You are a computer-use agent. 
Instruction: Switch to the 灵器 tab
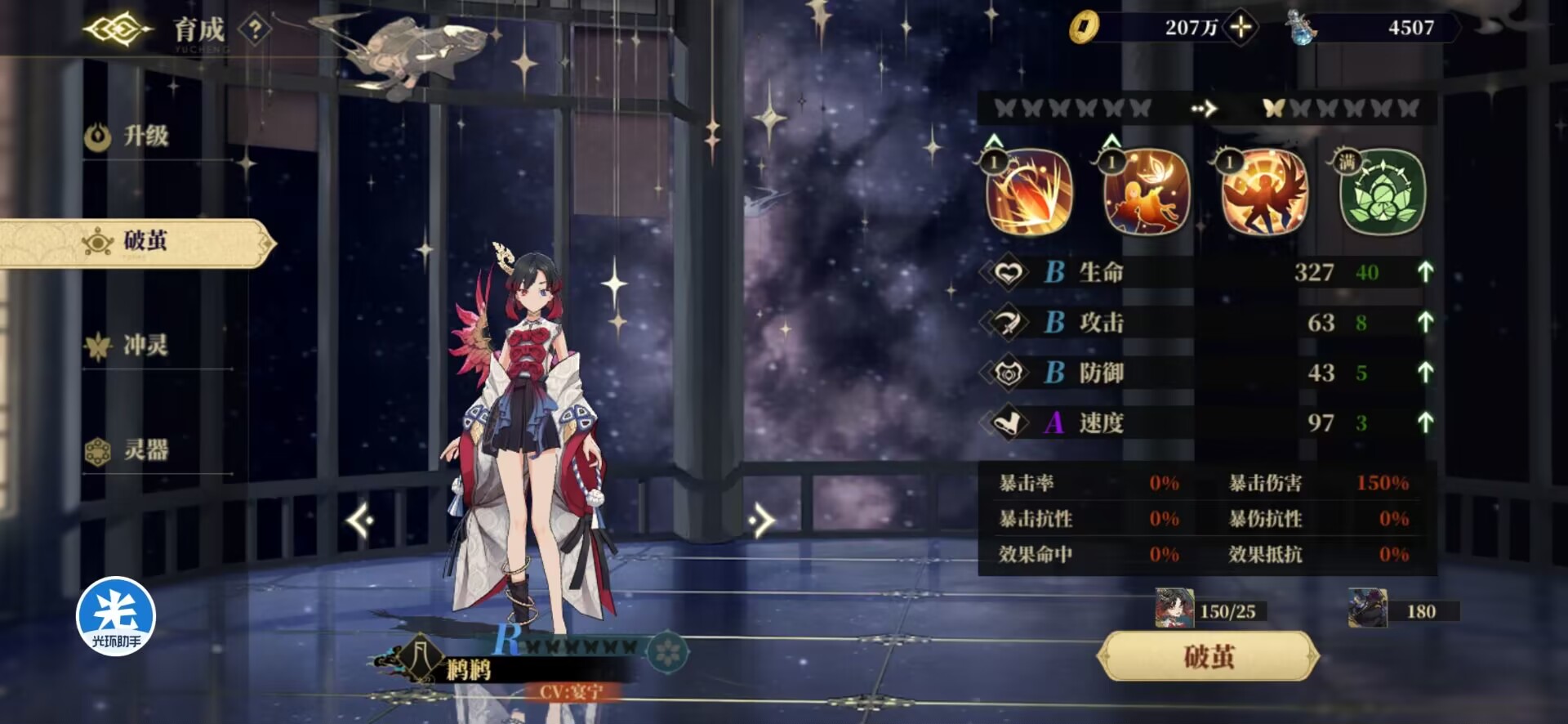(x=145, y=450)
